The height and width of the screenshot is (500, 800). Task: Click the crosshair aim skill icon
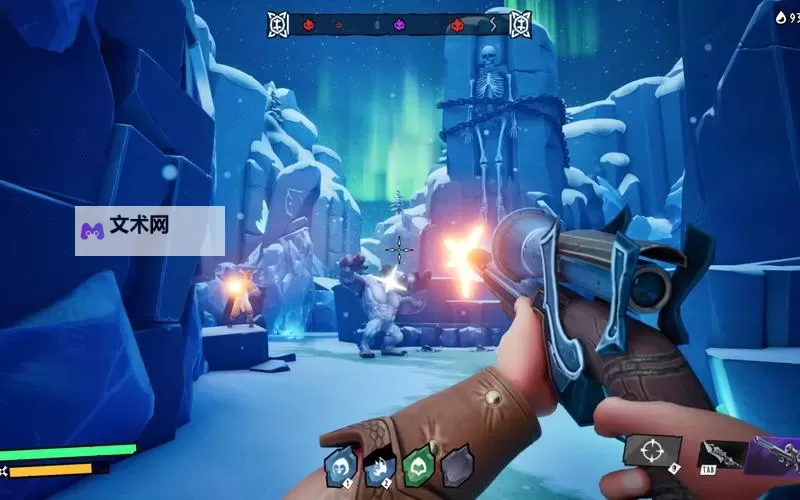pos(652,450)
